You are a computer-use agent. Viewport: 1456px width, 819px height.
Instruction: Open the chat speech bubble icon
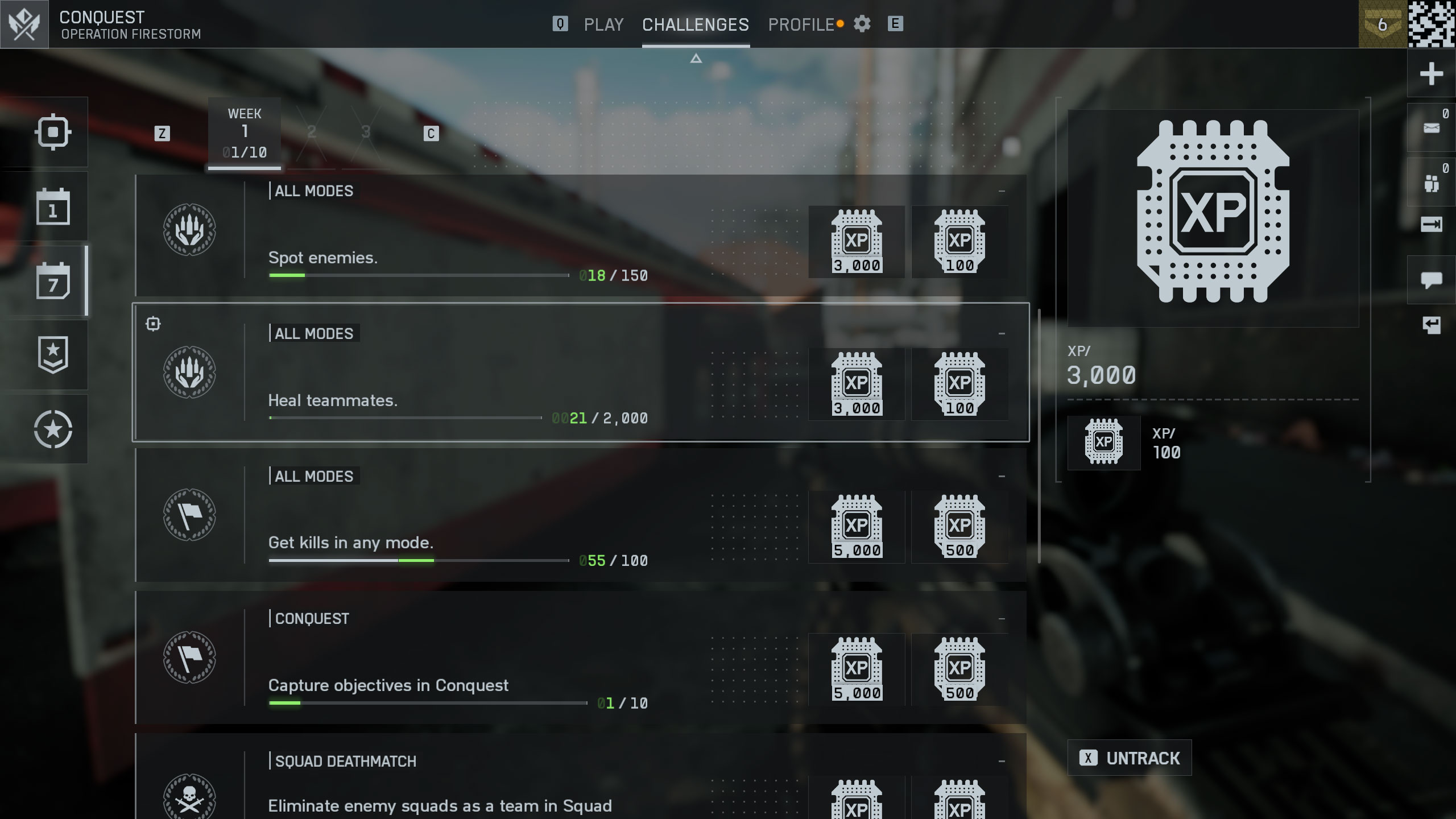(1431, 280)
